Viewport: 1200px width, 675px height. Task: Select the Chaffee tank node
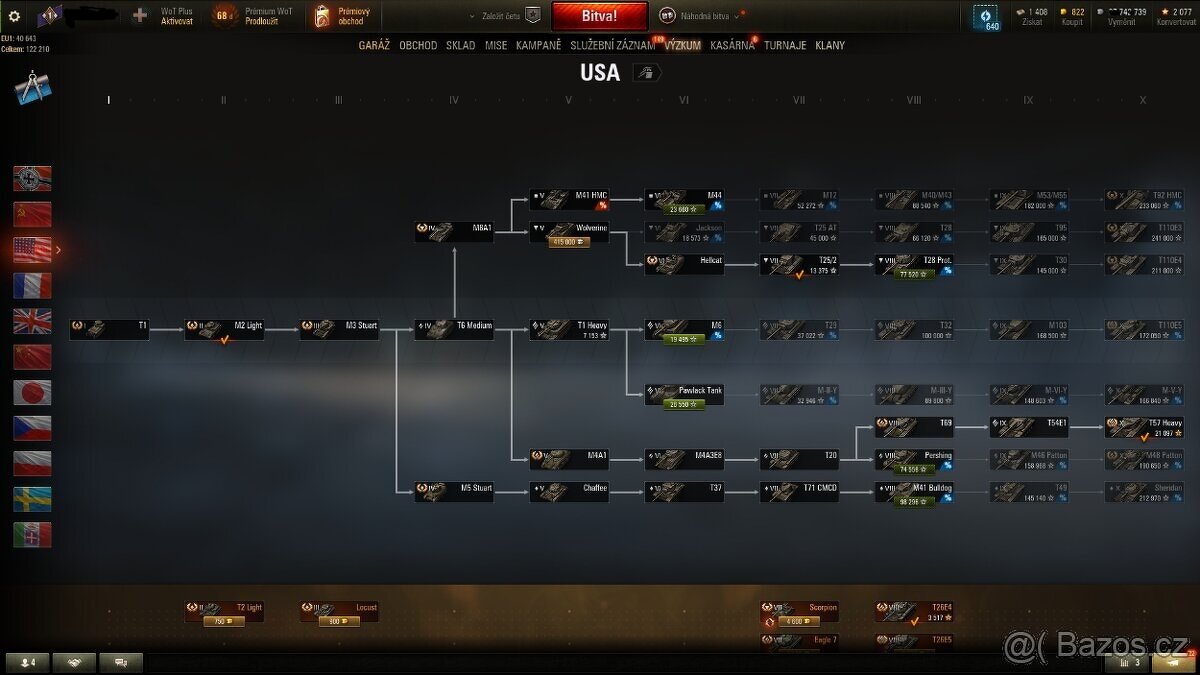tap(569, 492)
